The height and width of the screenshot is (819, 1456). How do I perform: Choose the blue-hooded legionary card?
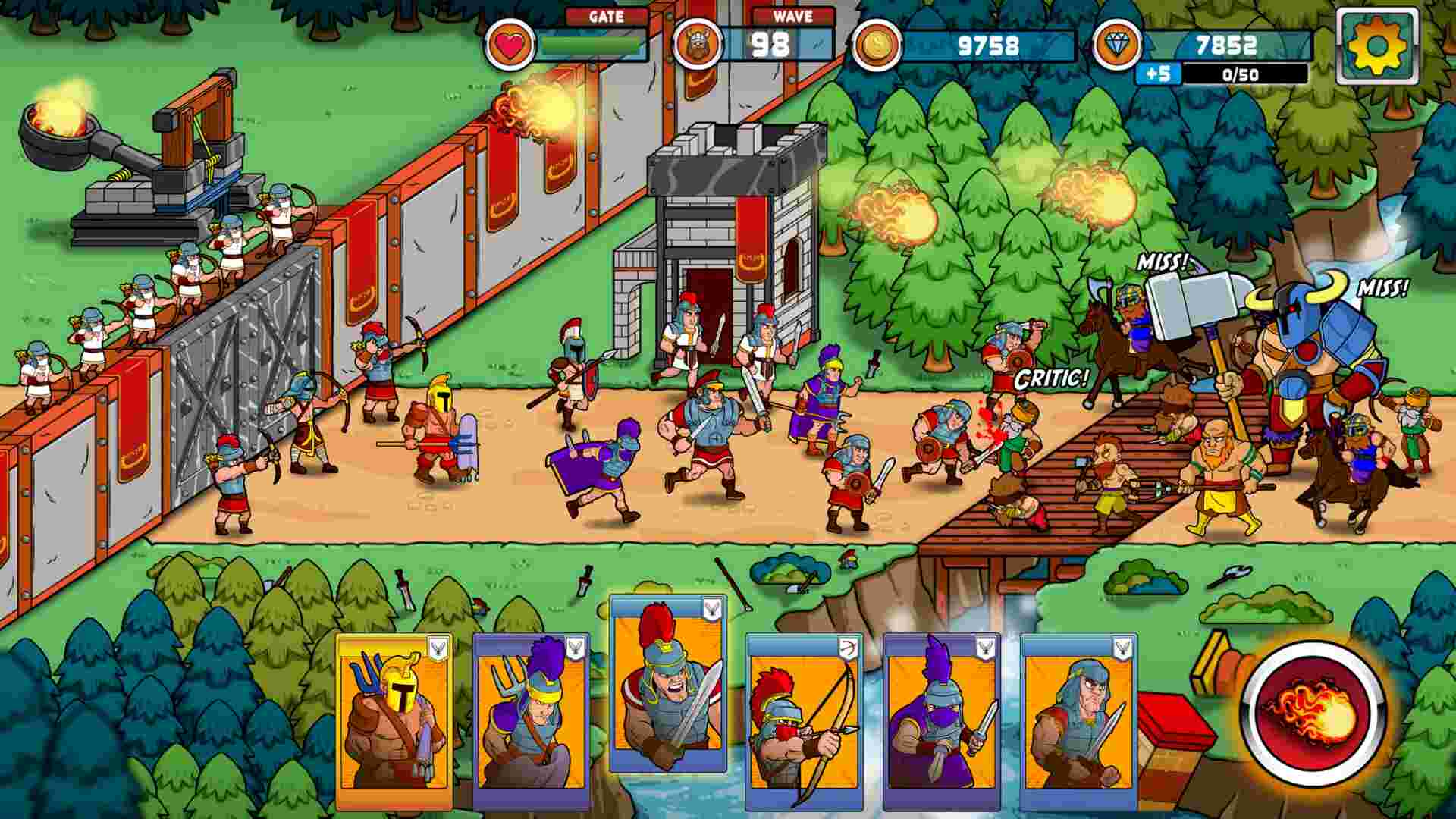pos(1078,720)
